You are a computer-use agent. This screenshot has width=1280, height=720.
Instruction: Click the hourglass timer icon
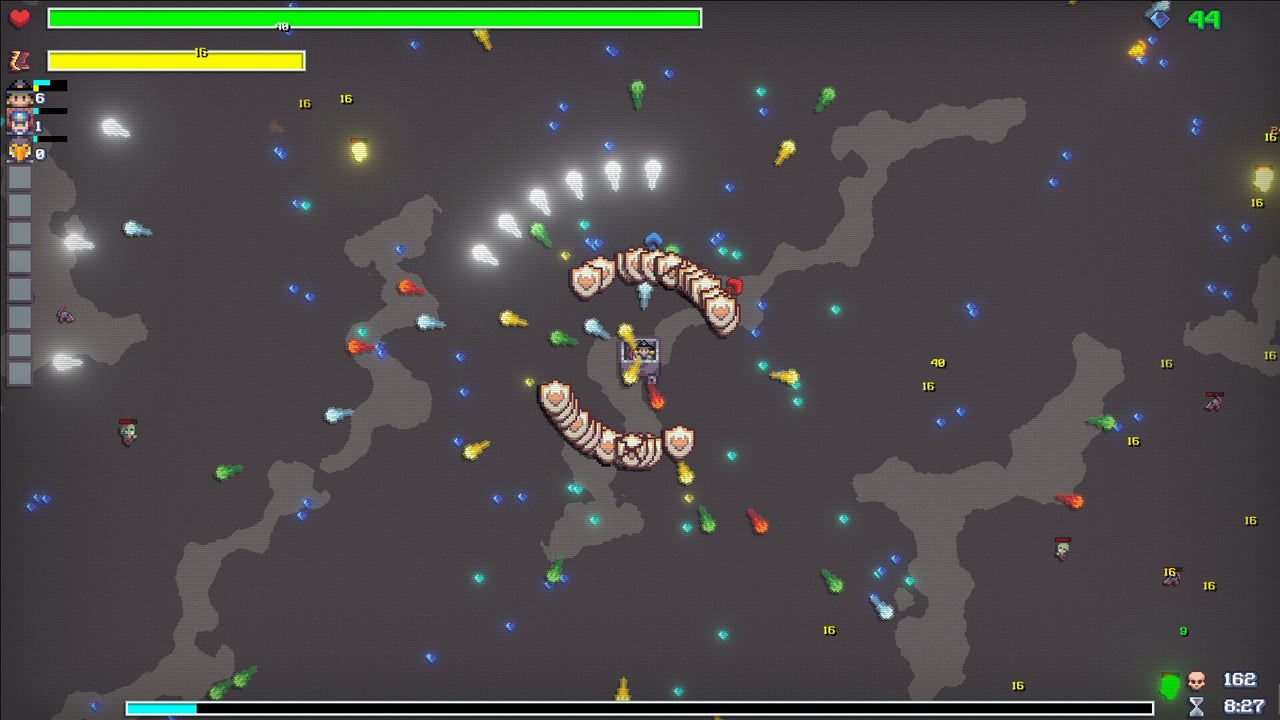(1195, 706)
